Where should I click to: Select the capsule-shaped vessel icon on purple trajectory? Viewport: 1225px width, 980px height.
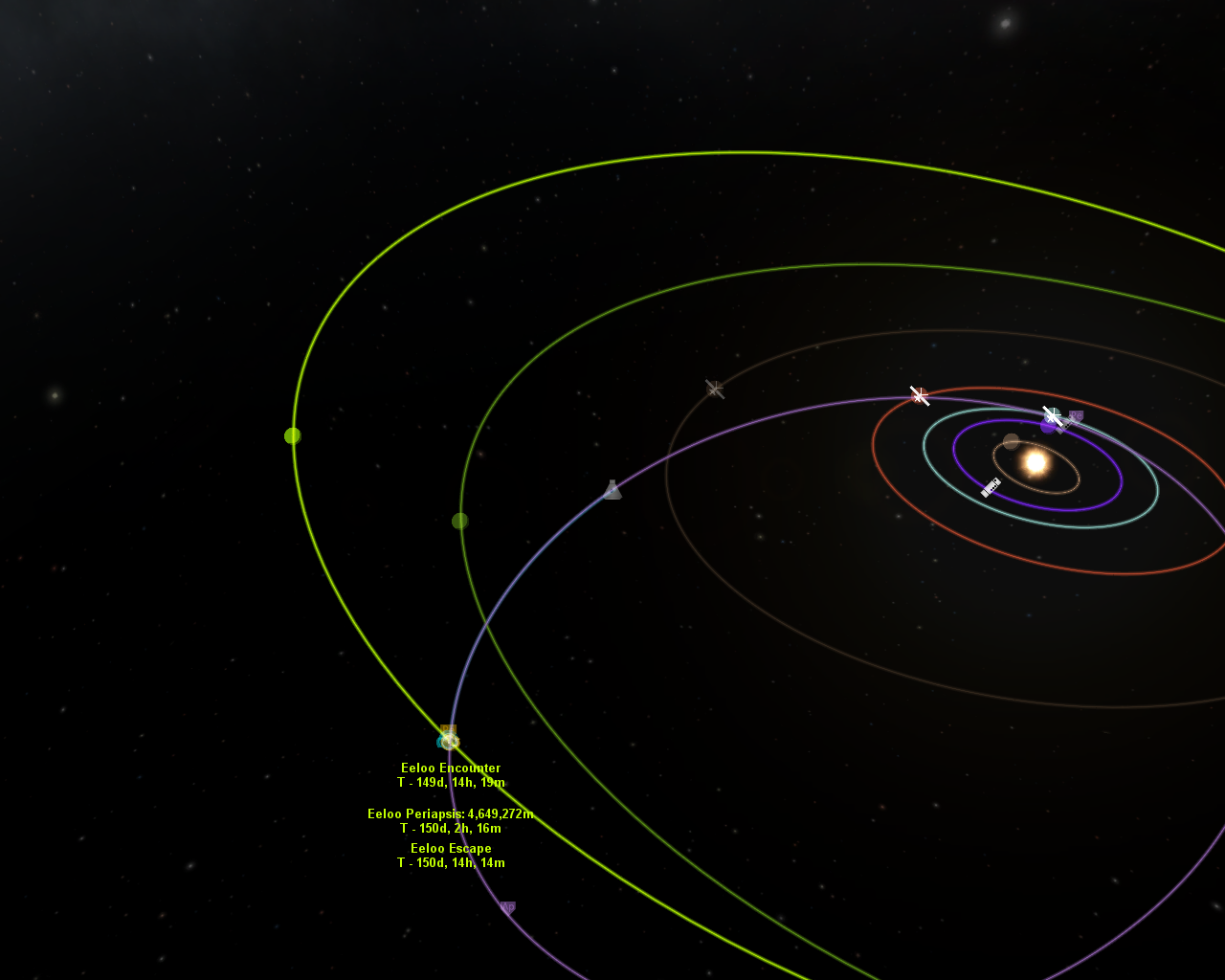click(612, 490)
